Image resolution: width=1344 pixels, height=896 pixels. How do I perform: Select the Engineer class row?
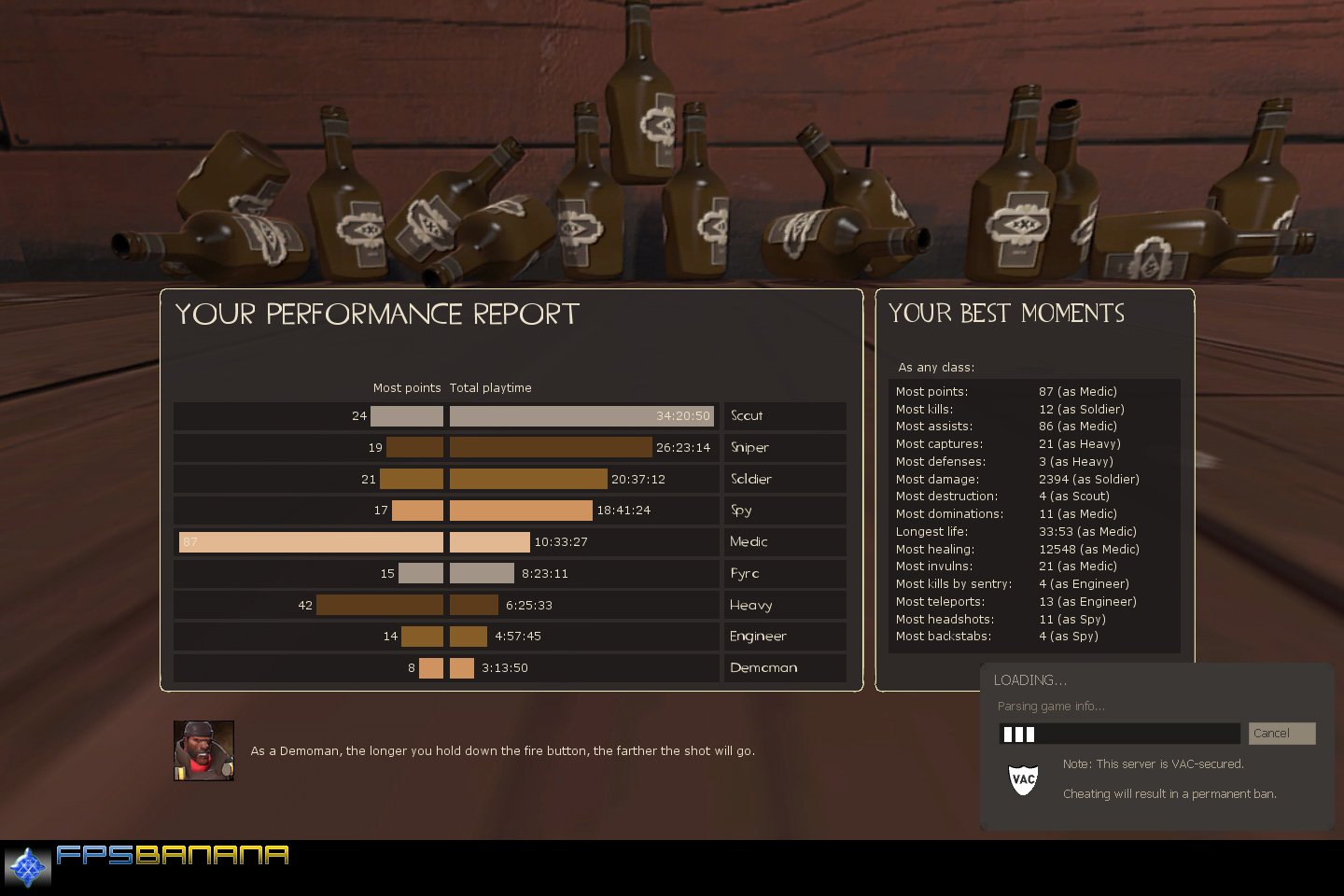coord(784,636)
